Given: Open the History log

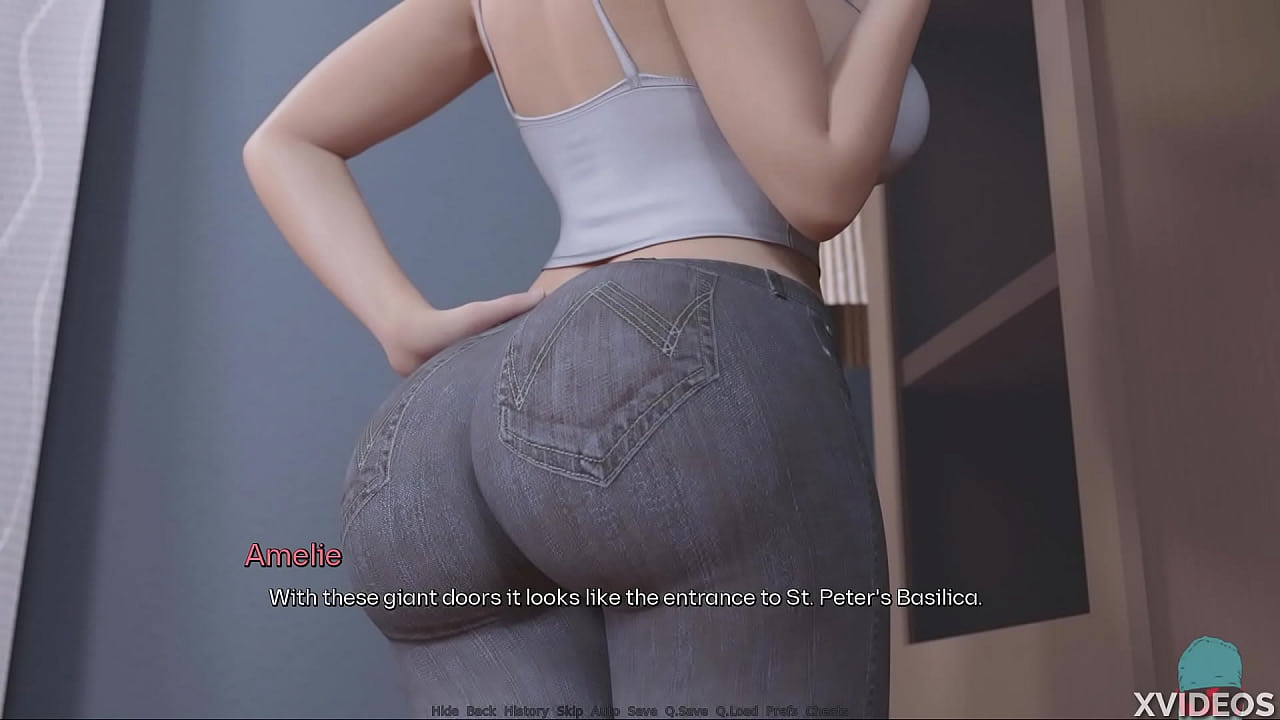Looking at the screenshot, I should [x=525, y=711].
